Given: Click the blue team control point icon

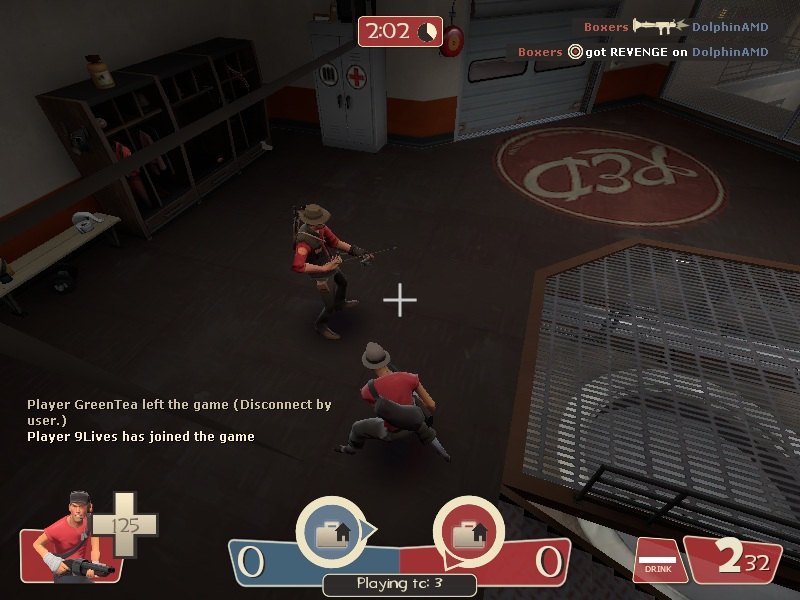Looking at the screenshot, I should coord(331,532).
